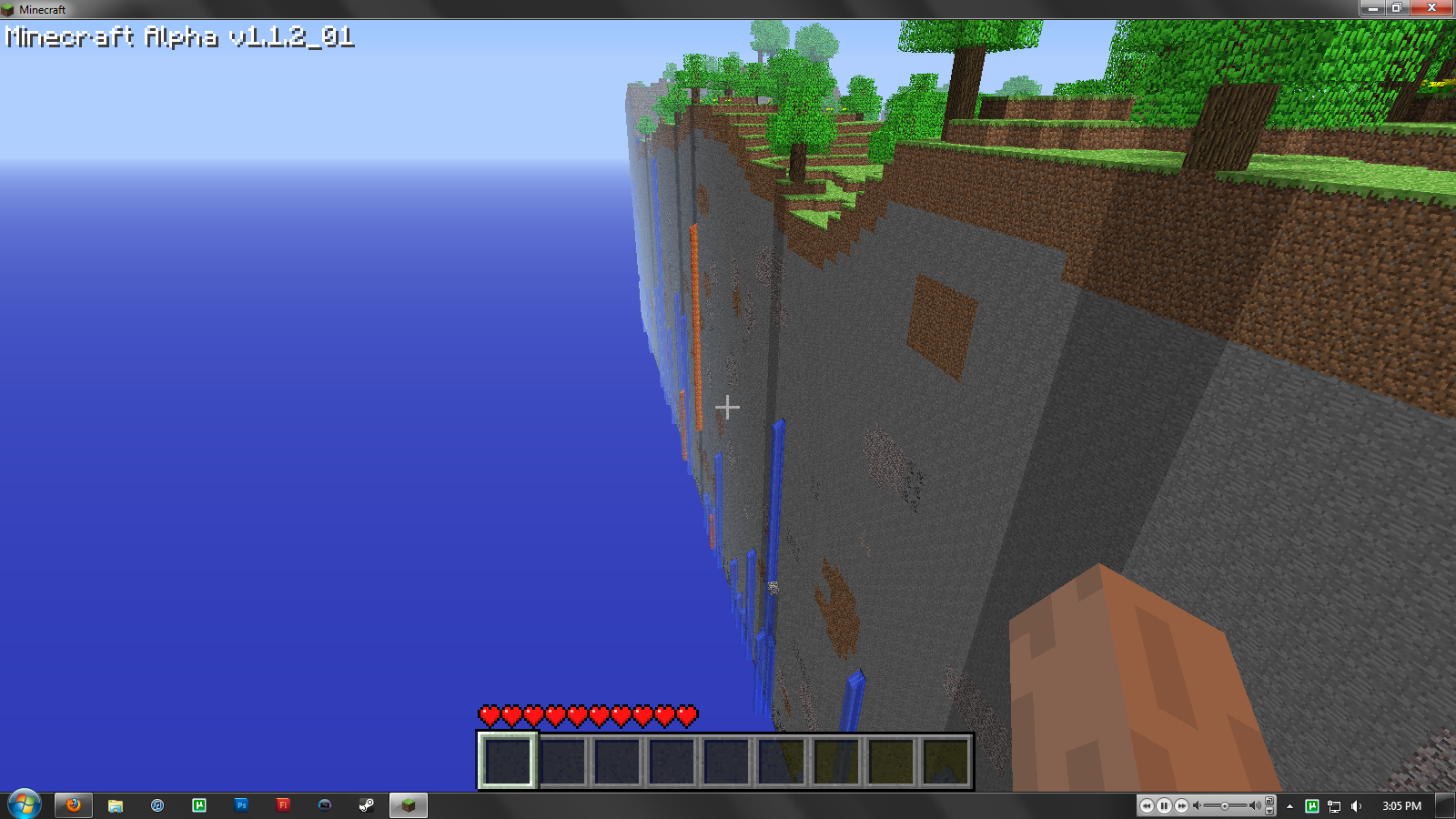Viewport: 1456px width, 819px height.
Task: Close the Minecraft window
Action: [x=1431, y=8]
